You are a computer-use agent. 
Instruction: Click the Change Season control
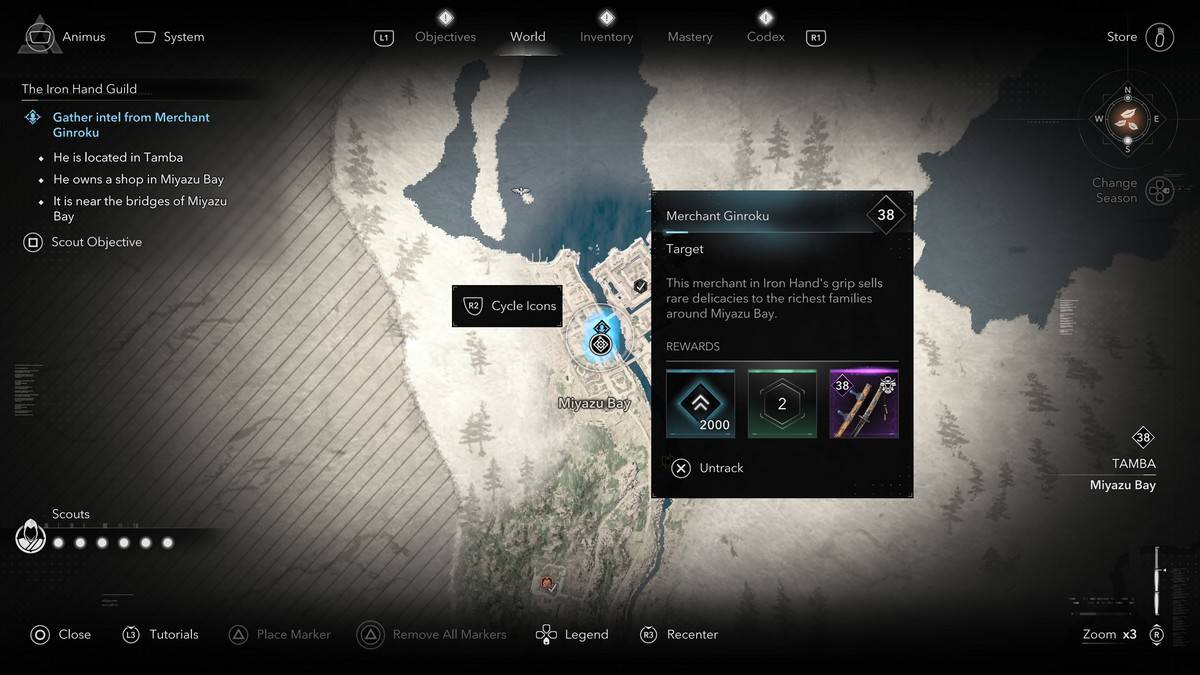pyautogui.click(x=1132, y=190)
